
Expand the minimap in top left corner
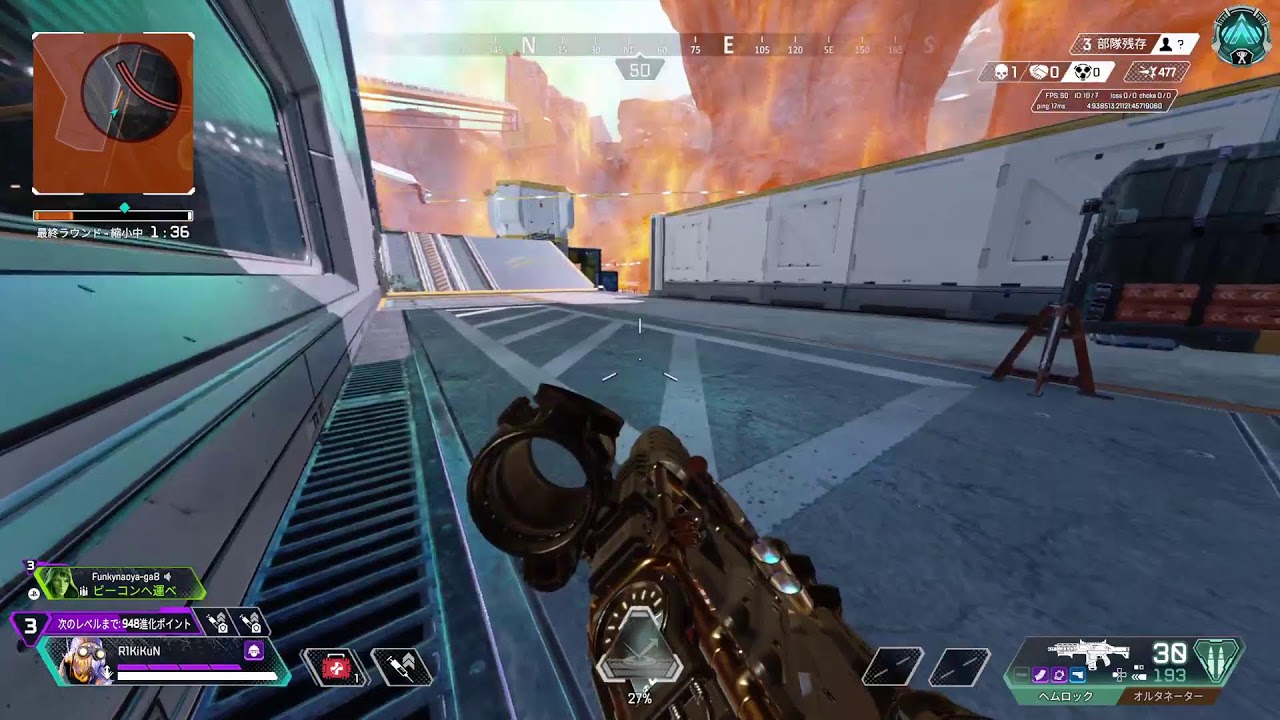click(115, 115)
